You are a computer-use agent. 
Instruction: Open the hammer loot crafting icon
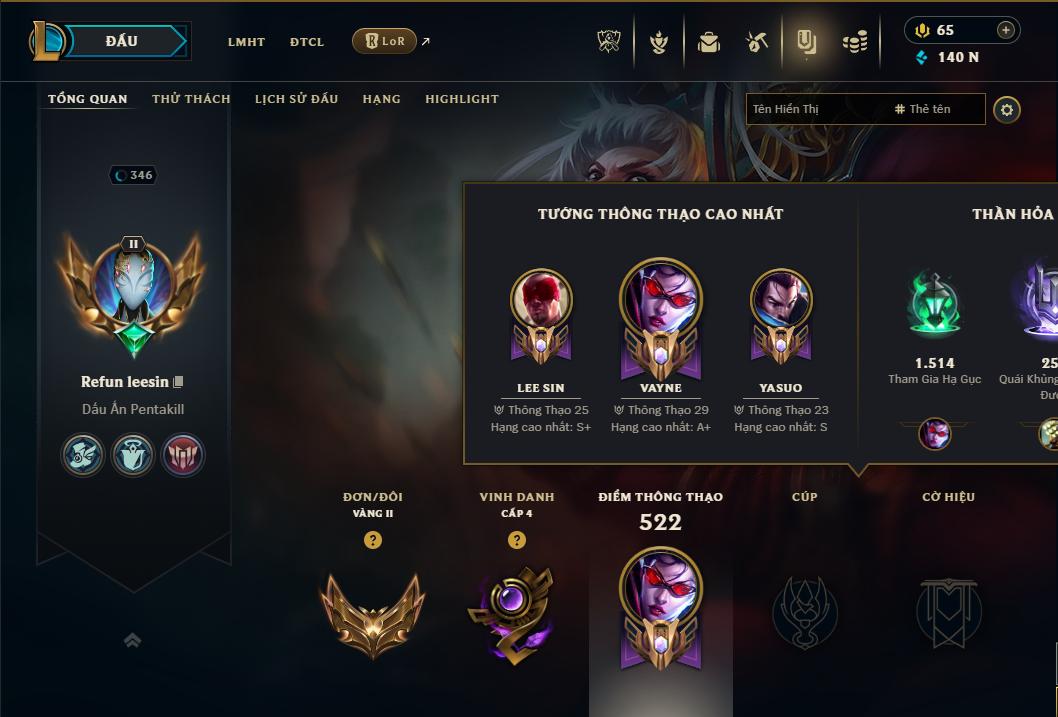tap(757, 42)
